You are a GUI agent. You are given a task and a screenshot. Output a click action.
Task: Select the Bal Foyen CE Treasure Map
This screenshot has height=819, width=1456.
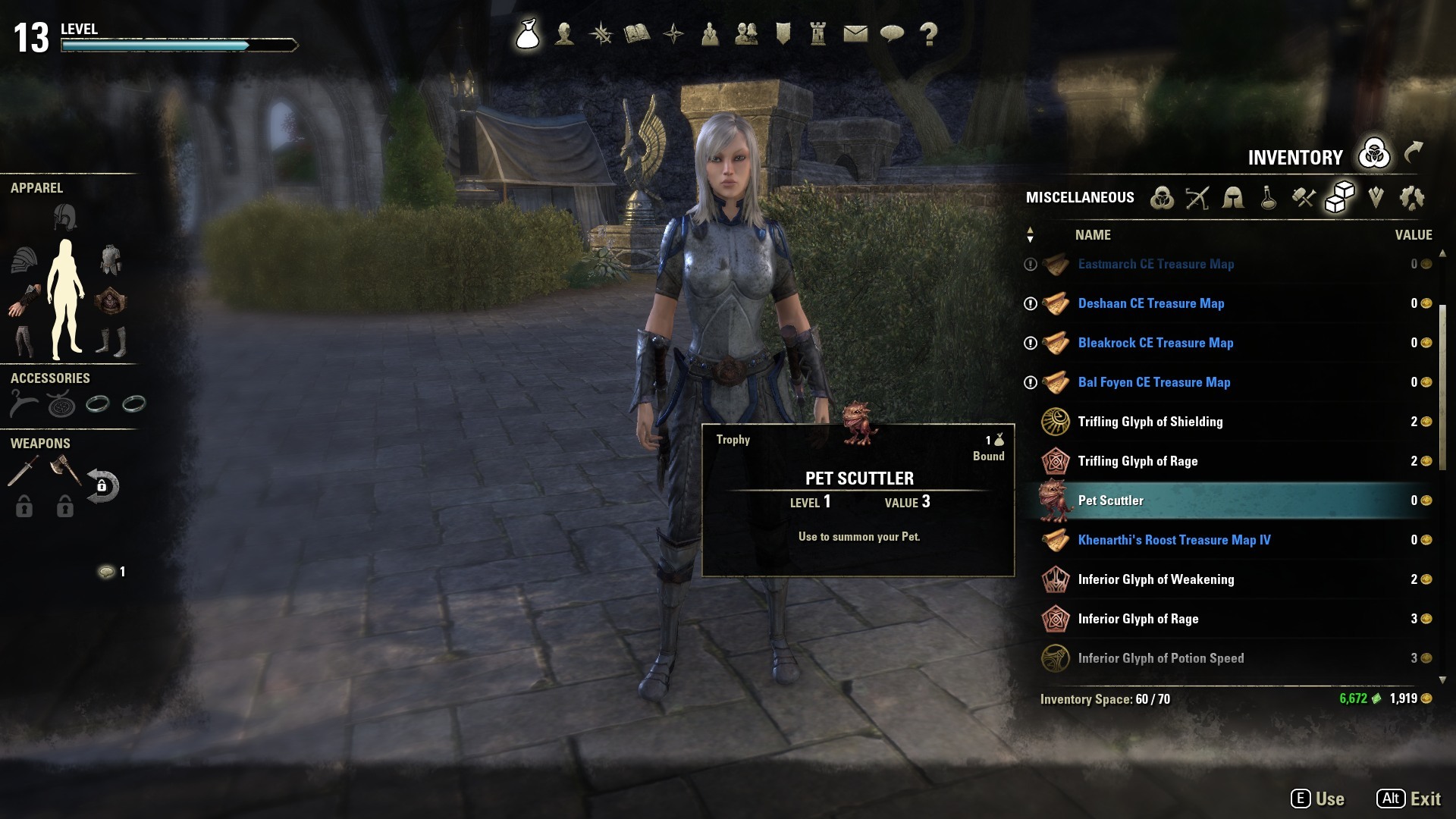point(1153,382)
